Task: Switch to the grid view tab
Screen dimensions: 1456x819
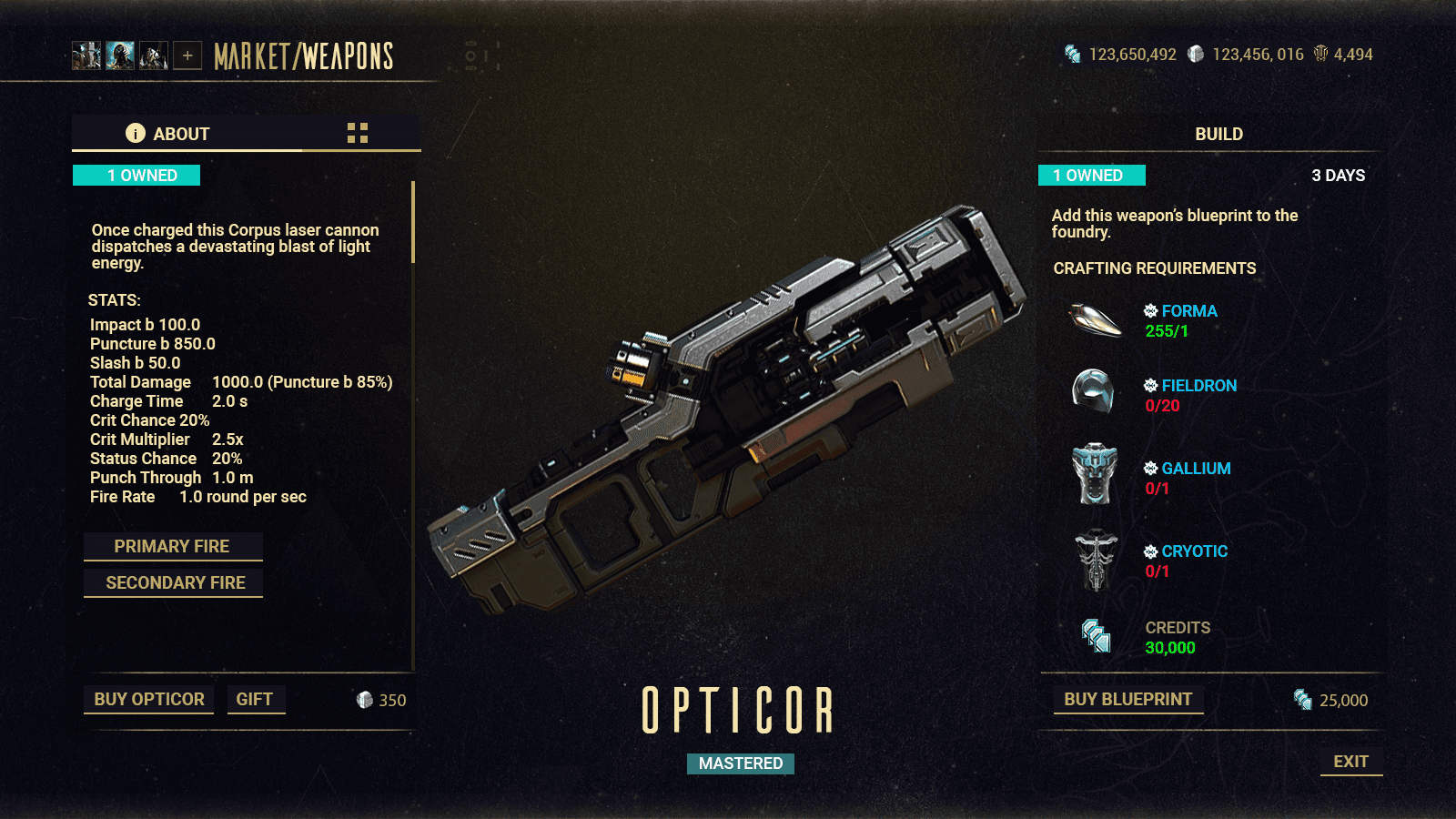Action: click(358, 134)
